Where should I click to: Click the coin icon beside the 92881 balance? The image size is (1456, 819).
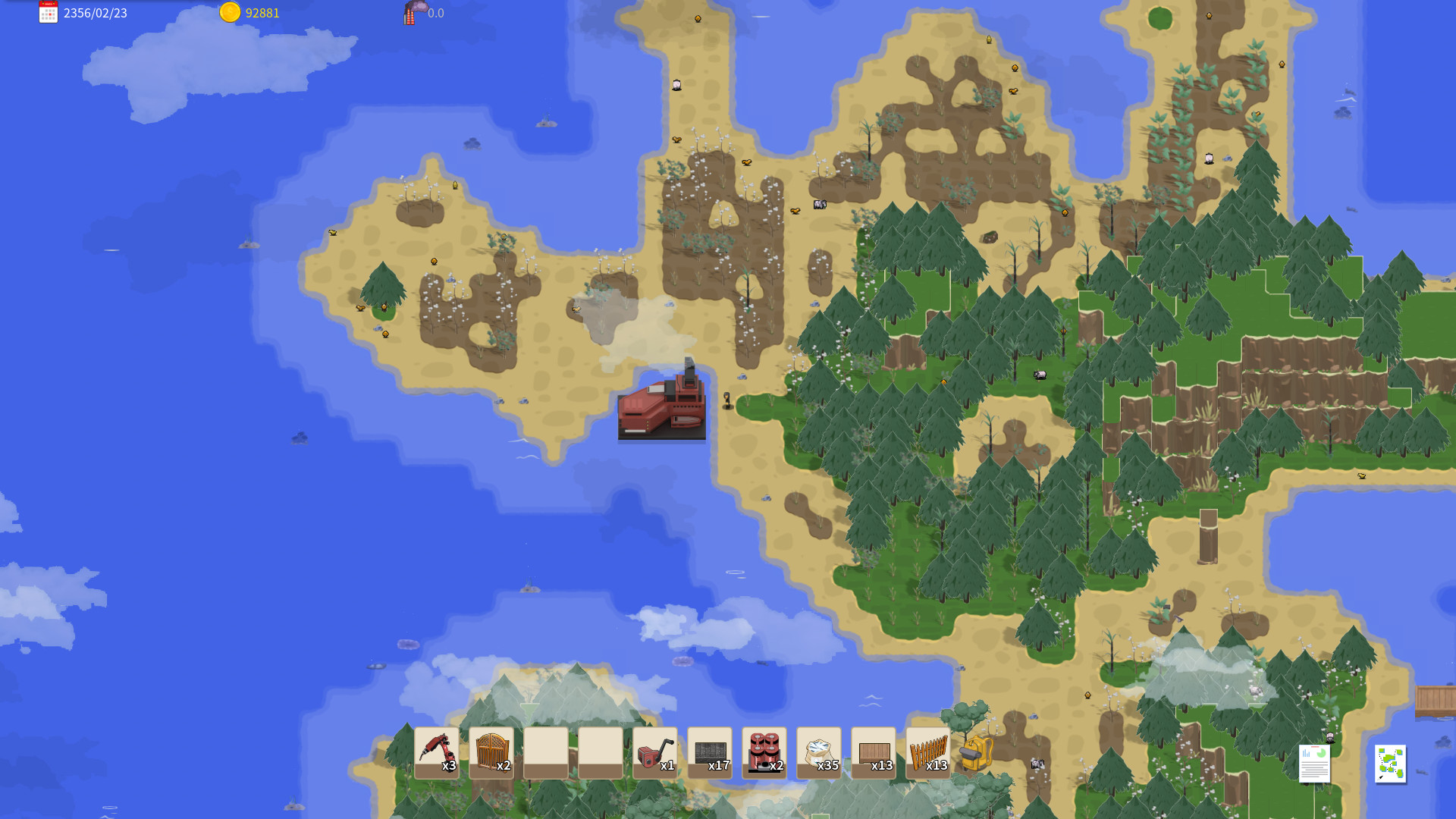(x=230, y=13)
